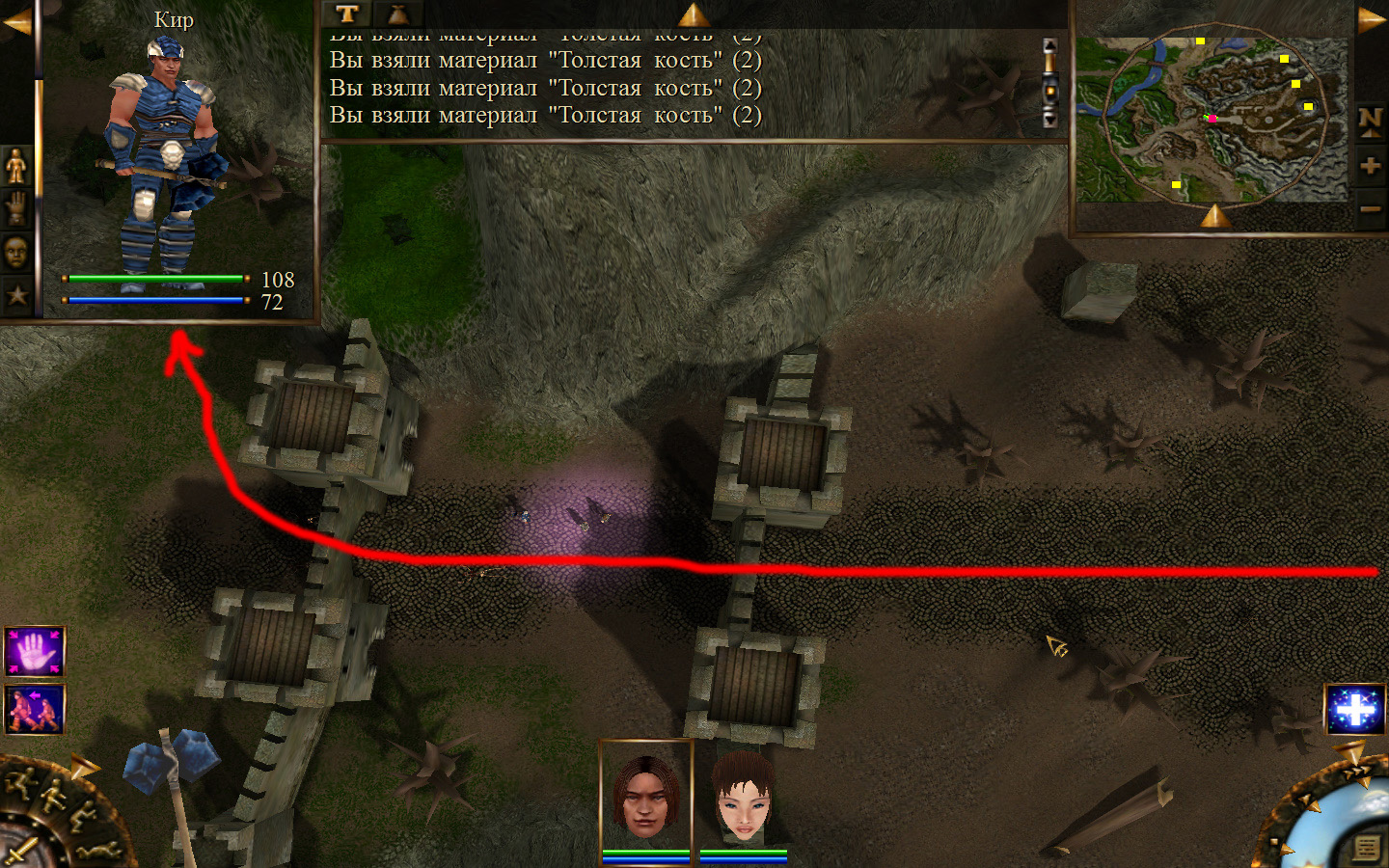Select the female party member portrait
Viewport: 1389px width, 868px height.
pos(743,797)
